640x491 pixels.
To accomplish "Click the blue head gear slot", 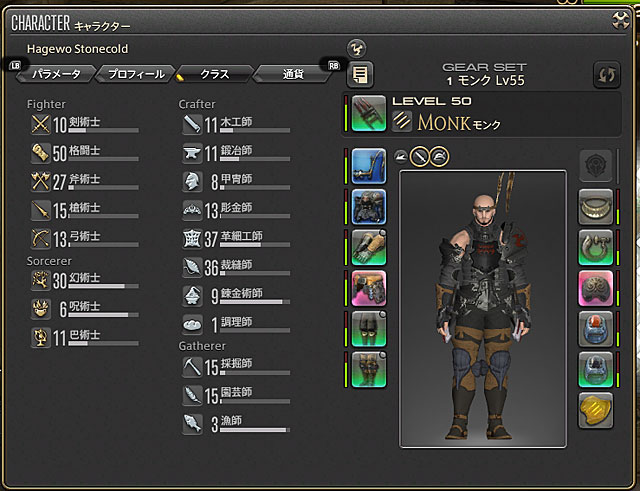I will pyautogui.click(x=369, y=163).
